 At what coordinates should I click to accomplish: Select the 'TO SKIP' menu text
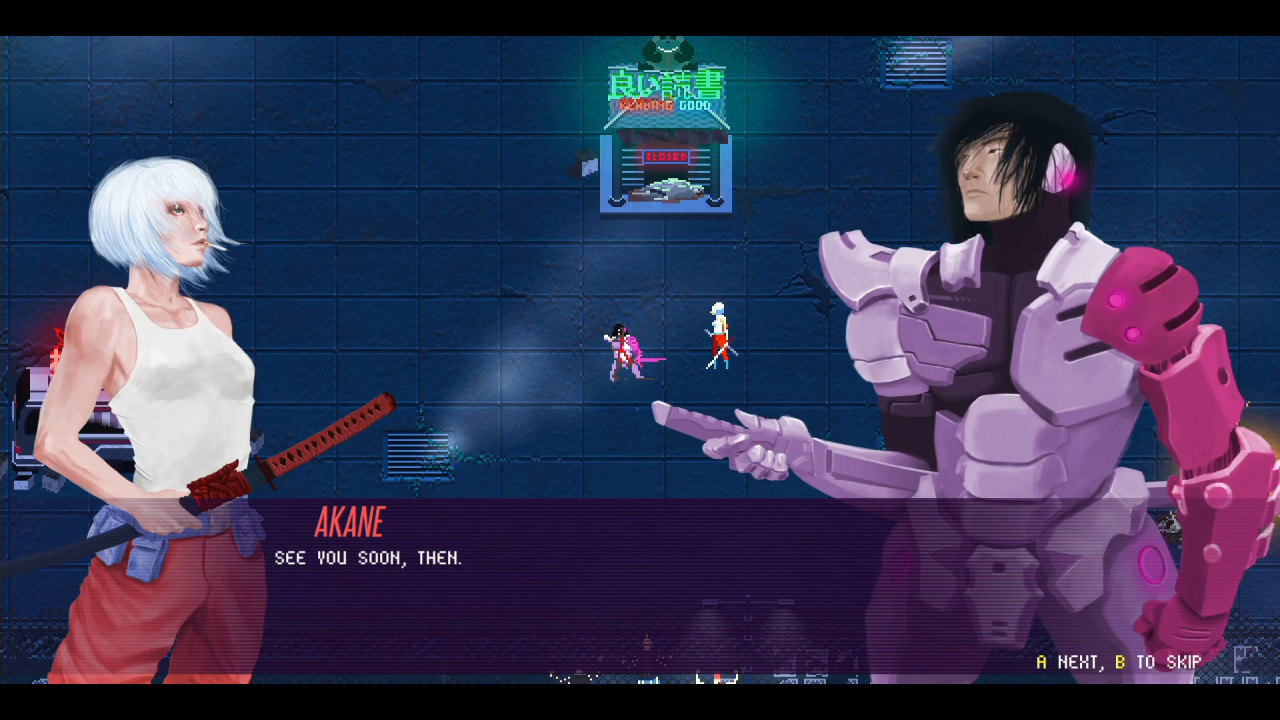pyautogui.click(x=1168, y=662)
